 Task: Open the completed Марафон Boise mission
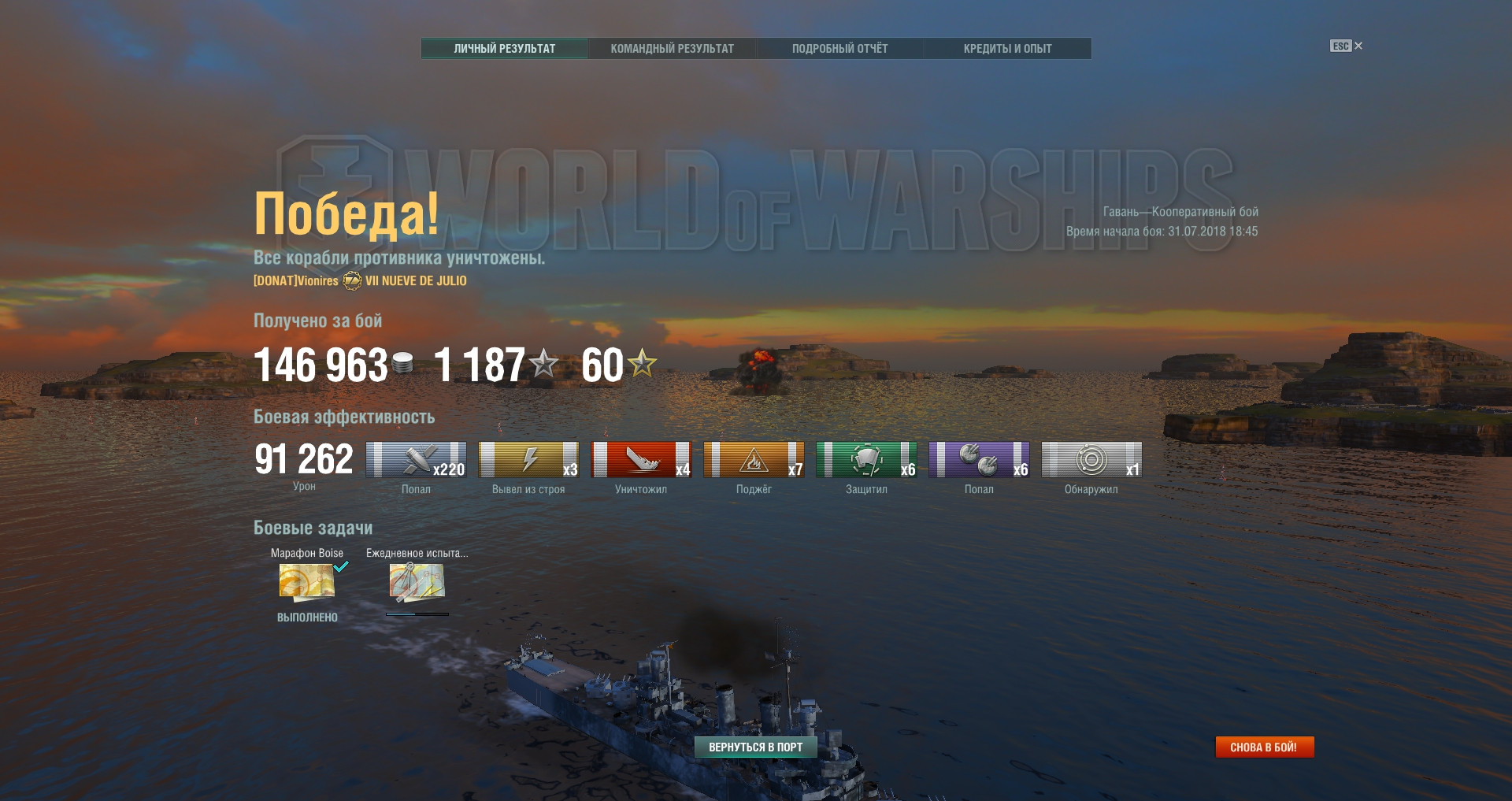(x=307, y=582)
